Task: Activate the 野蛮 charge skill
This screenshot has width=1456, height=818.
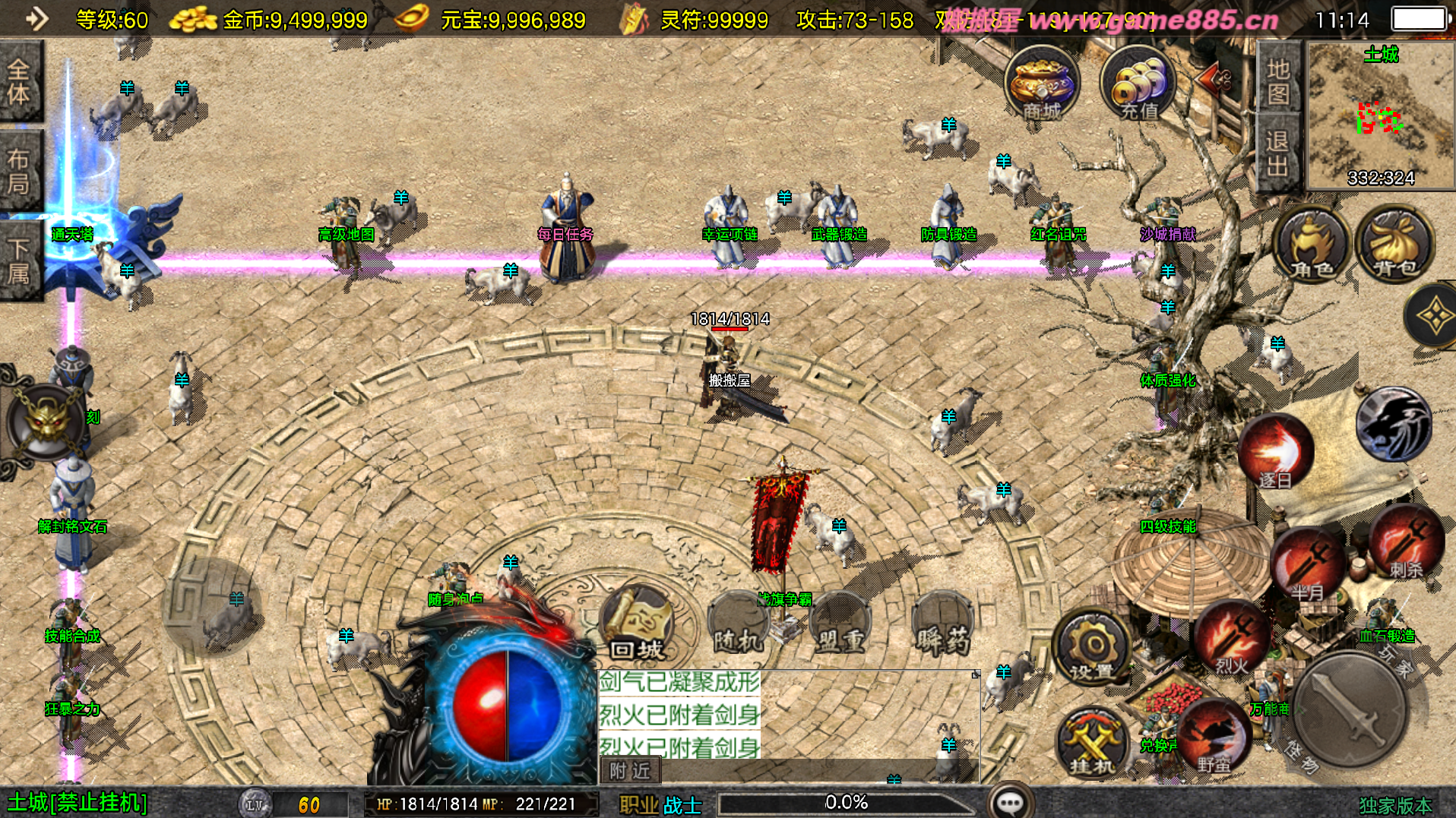Action: click(x=1214, y=737)
